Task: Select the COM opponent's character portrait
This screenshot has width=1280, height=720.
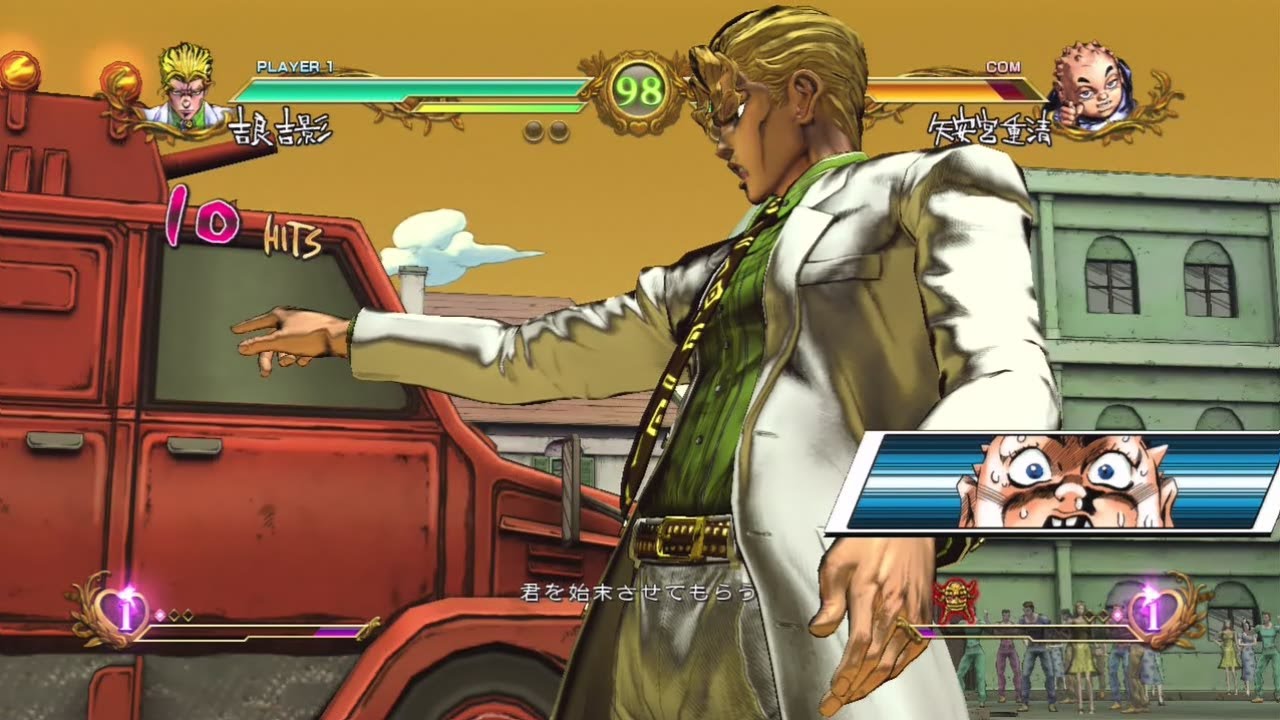Action: (x=1090, y=89)
